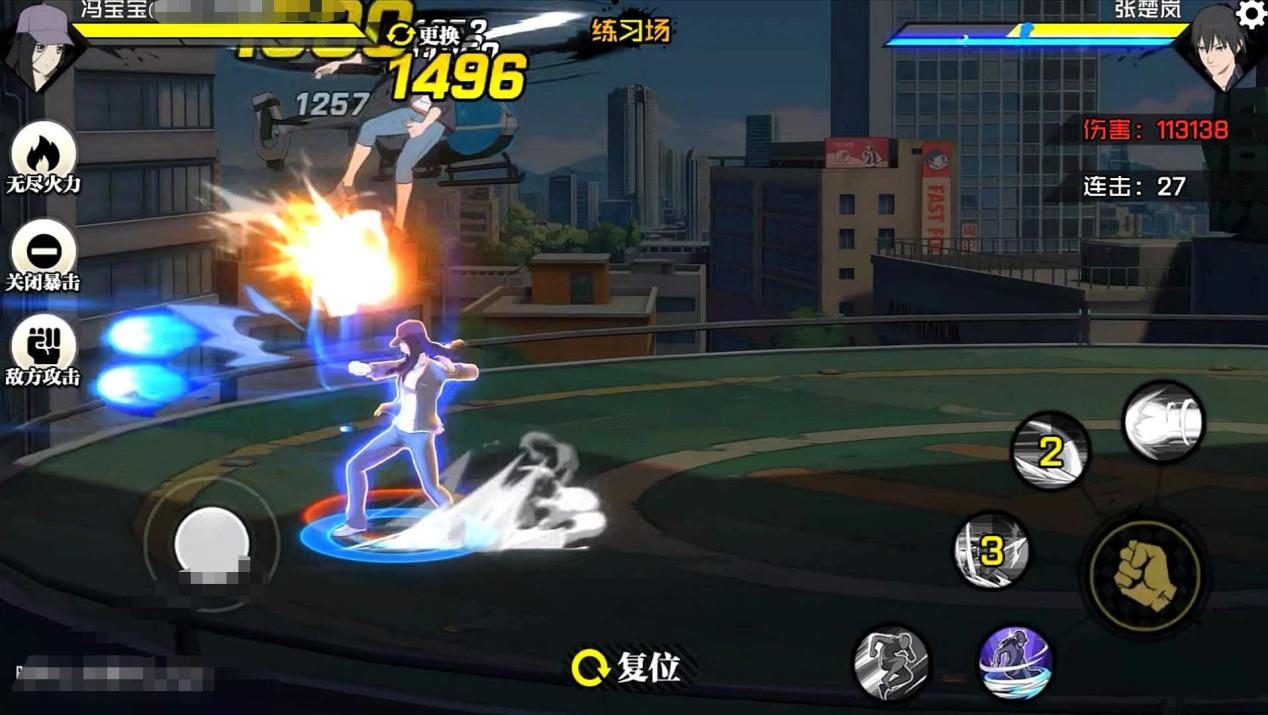The width and height of the screenshot is (1268, 715).
Task: Trigger the running figure dash skill
Action: click(x=891, y=663)
